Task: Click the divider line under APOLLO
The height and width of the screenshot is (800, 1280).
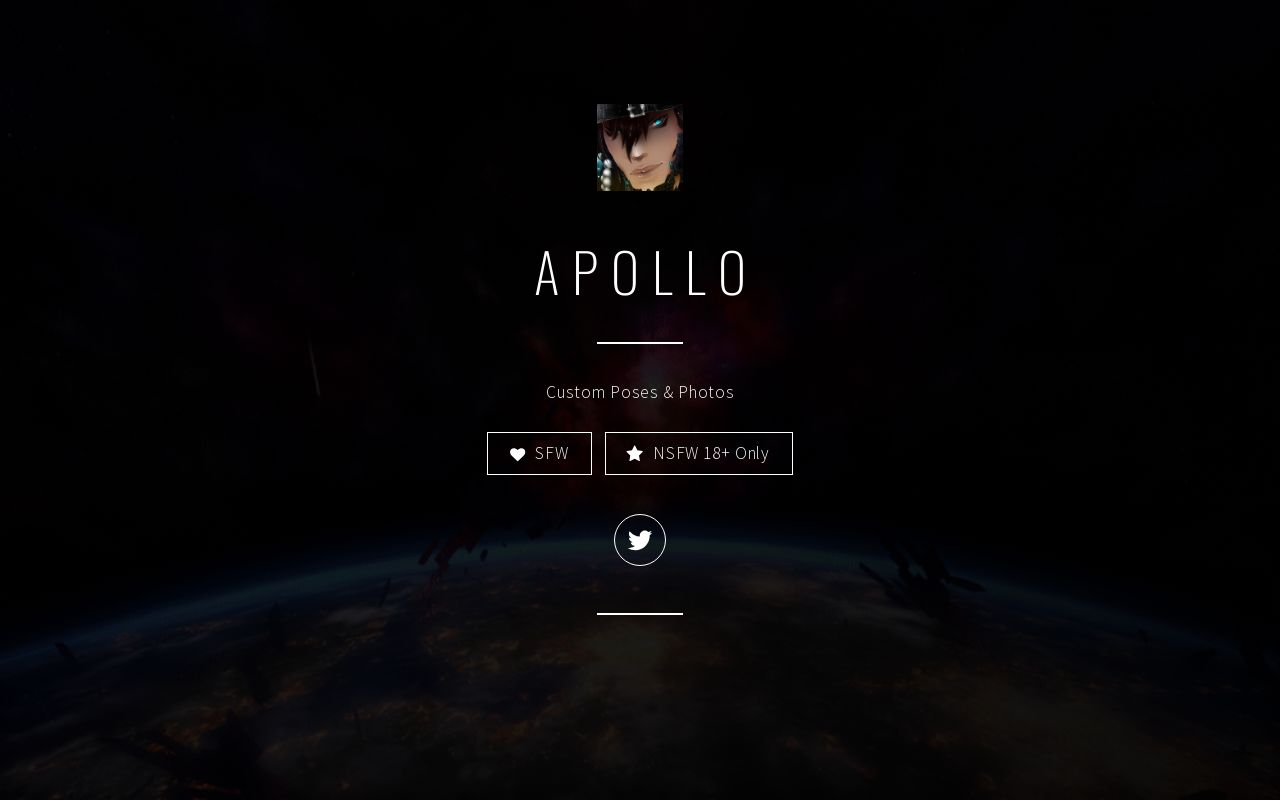Action: tap(640, 341)
